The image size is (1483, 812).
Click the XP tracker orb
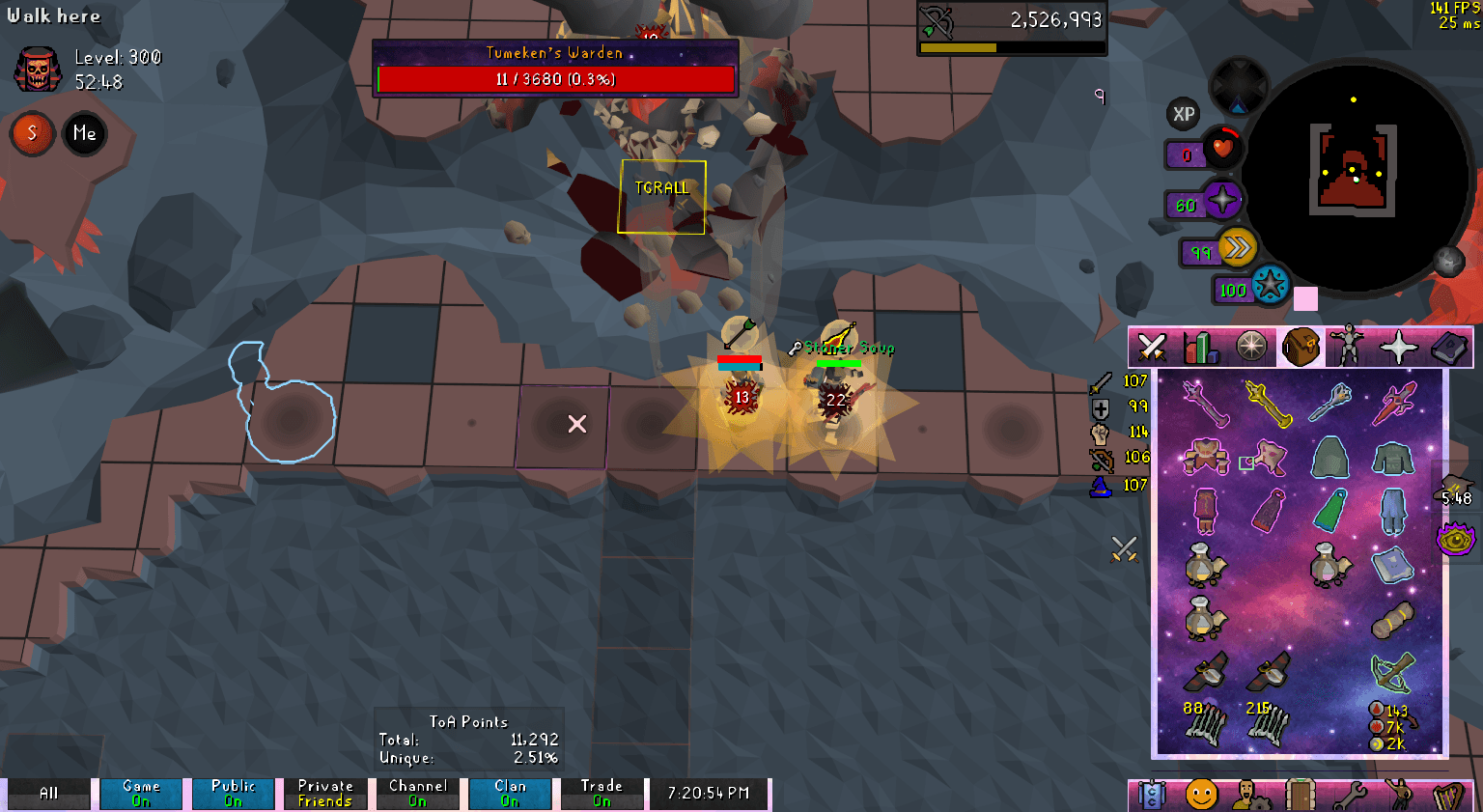(x=1184, y=115)
